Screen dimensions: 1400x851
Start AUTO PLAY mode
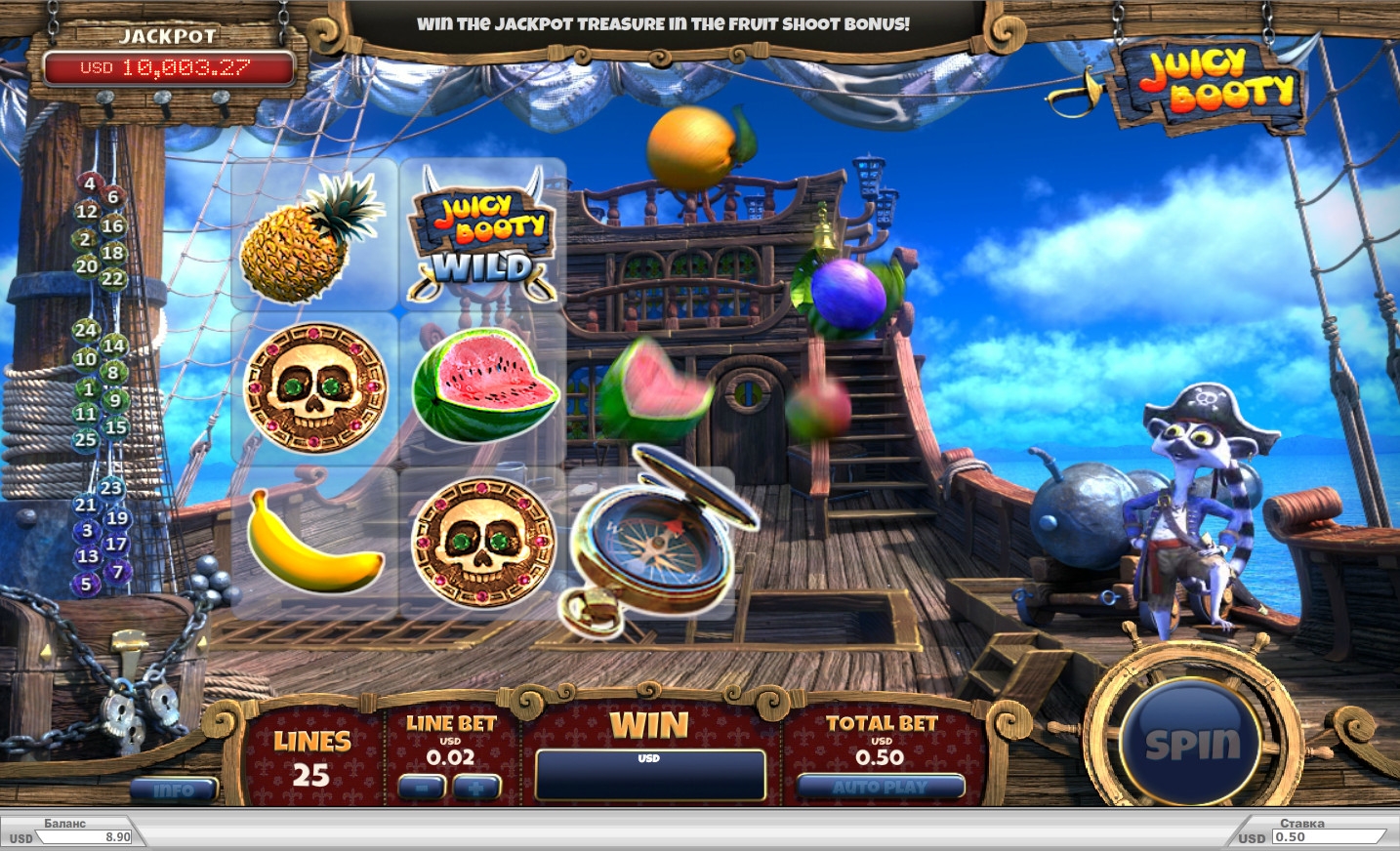coord(881,787)
